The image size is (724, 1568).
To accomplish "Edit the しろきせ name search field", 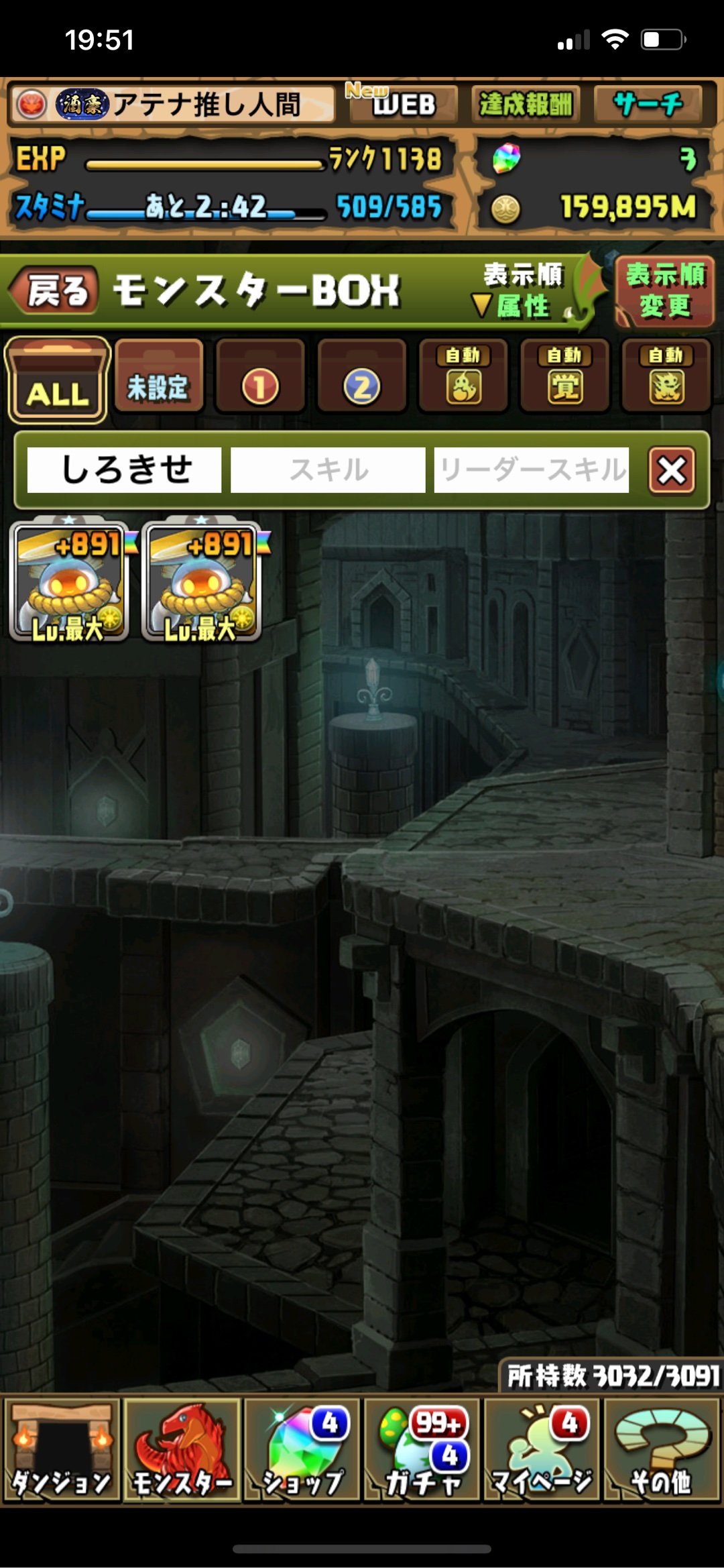I will click(125, 469).
